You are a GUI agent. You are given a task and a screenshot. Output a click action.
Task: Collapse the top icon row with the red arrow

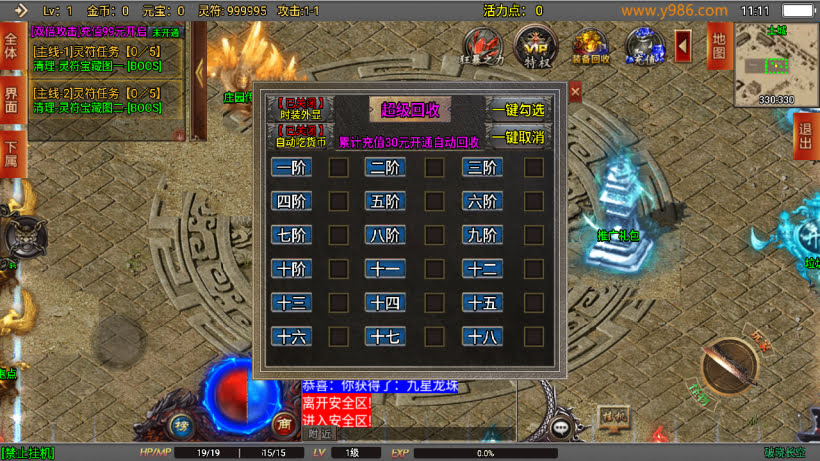(683, 44)
